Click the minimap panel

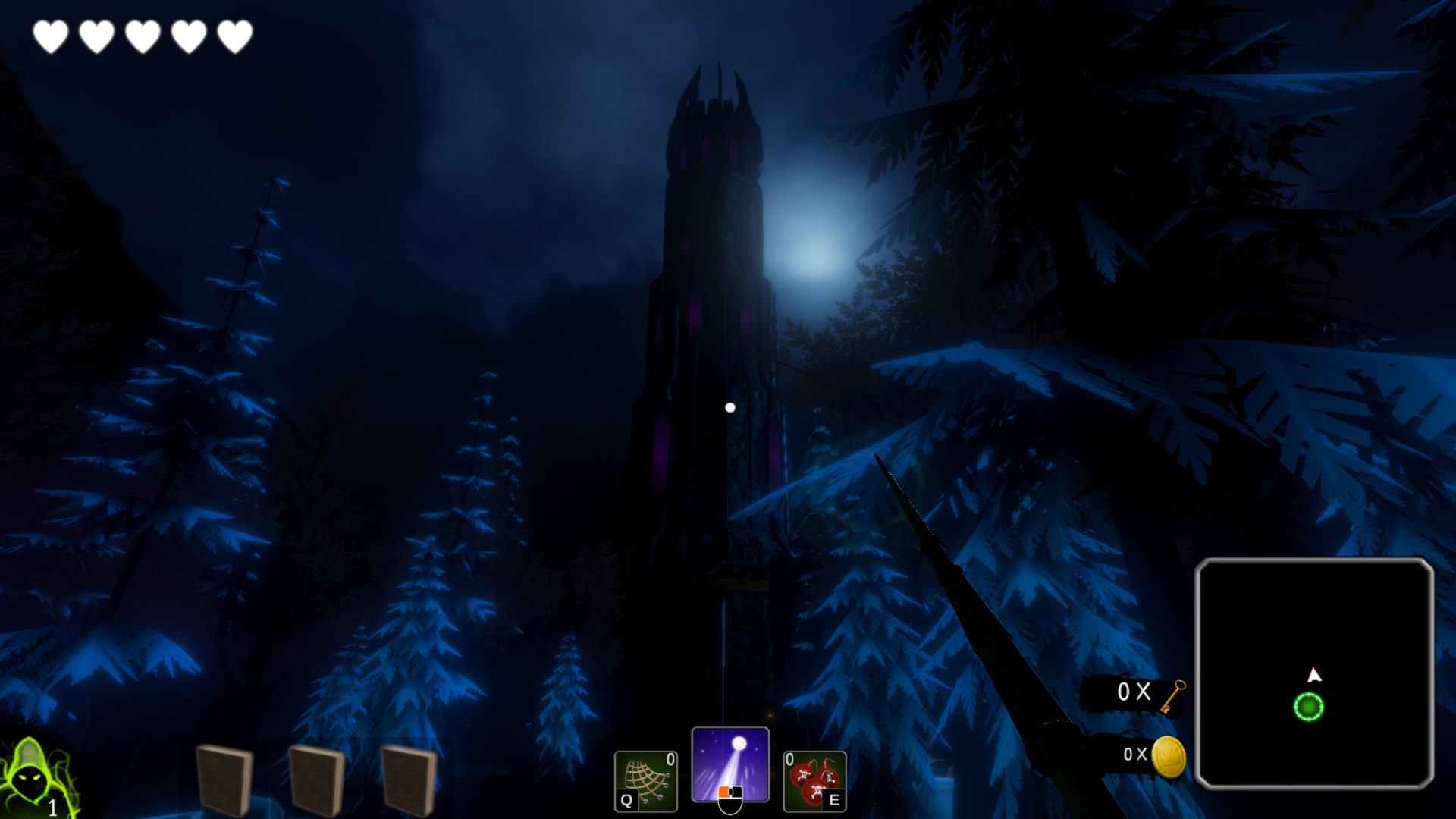coord(1313,673)
